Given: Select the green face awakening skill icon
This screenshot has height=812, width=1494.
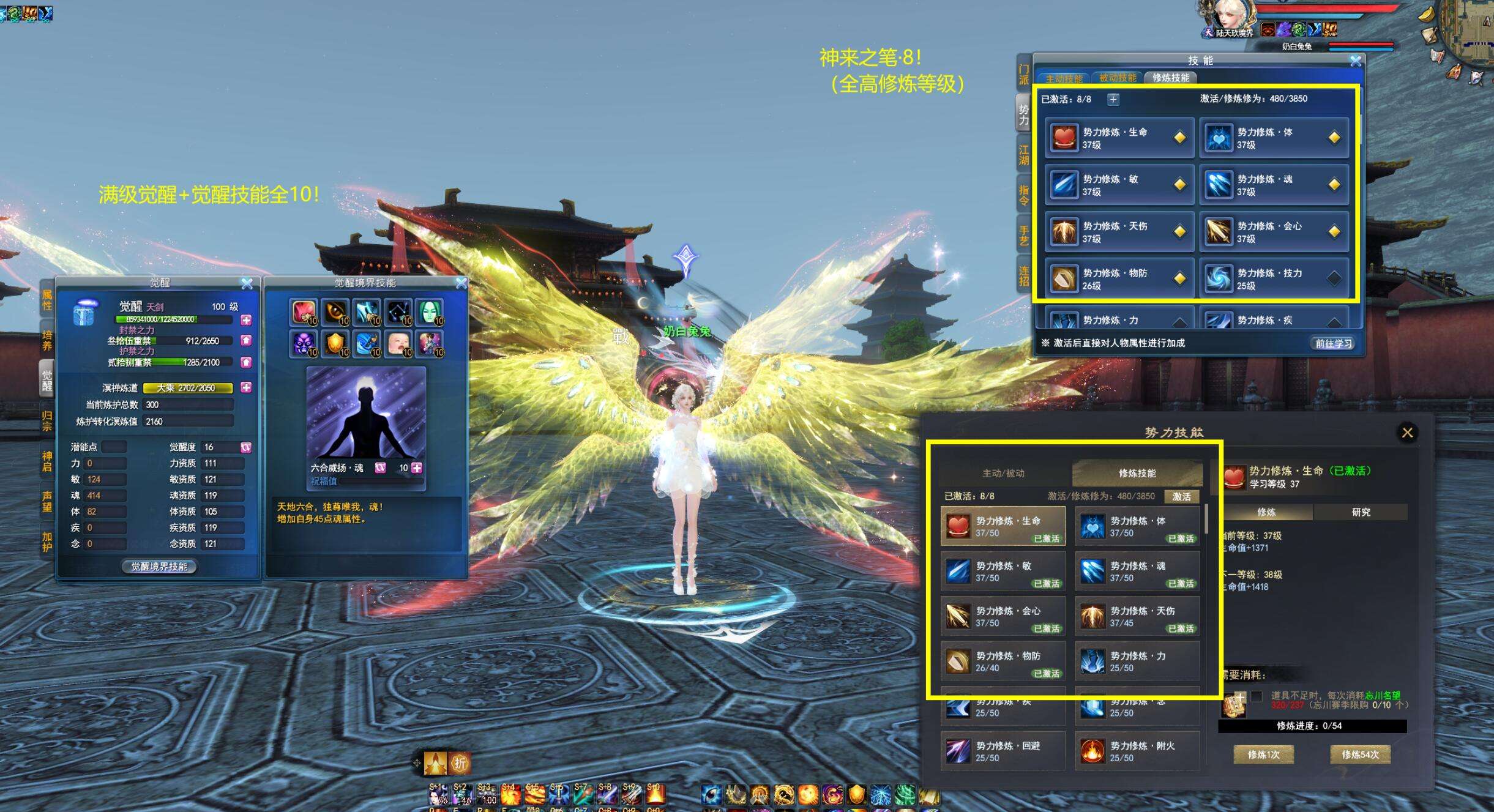Looking at the screenshot, I should click(x=430, y=312).
